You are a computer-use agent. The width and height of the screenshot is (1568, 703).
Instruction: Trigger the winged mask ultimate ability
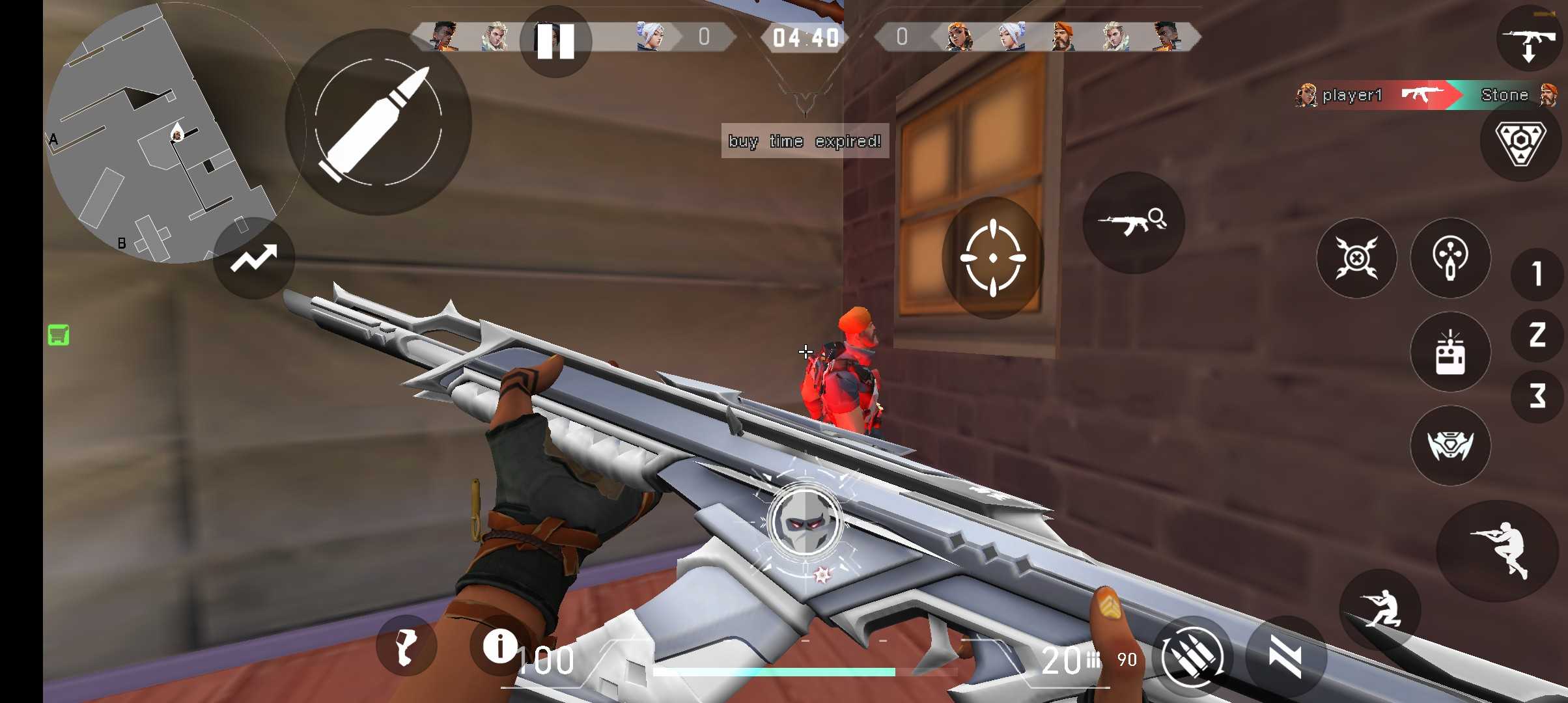click(1450, 446)
